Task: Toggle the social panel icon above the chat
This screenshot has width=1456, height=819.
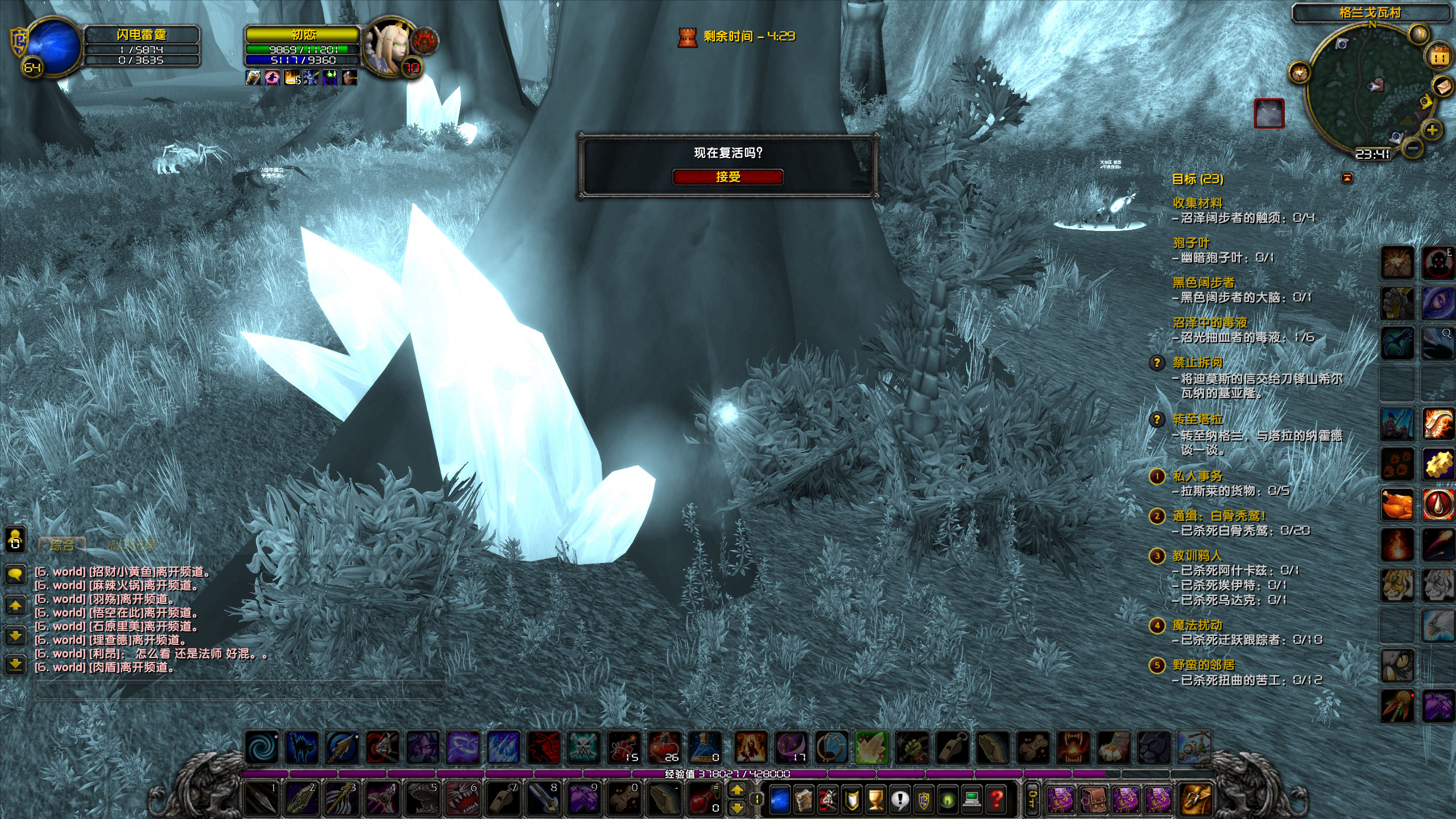Action: (15, 540)
